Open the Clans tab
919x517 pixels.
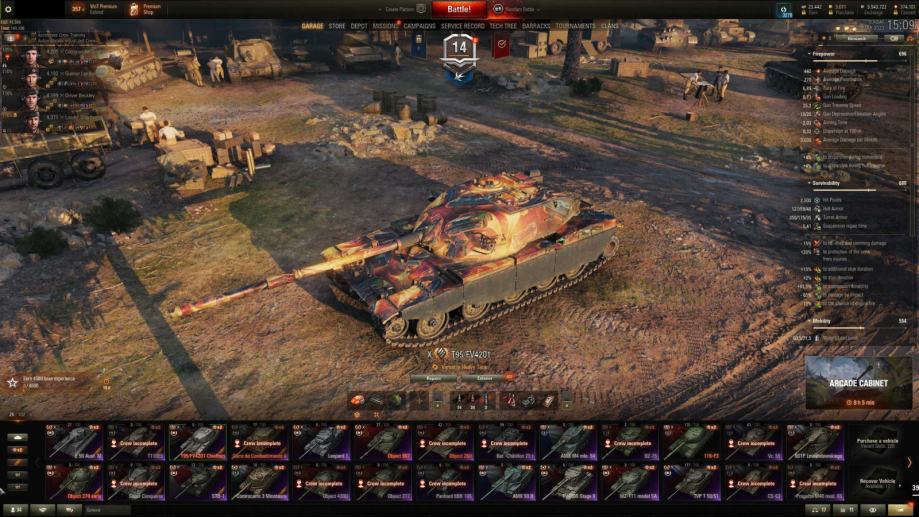pyautogui.click(x=610, y=26)
